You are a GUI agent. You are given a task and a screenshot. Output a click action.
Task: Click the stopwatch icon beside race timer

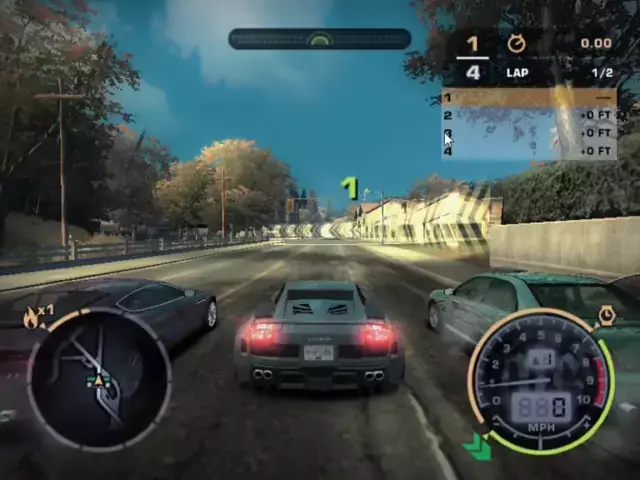click(517, 44)
